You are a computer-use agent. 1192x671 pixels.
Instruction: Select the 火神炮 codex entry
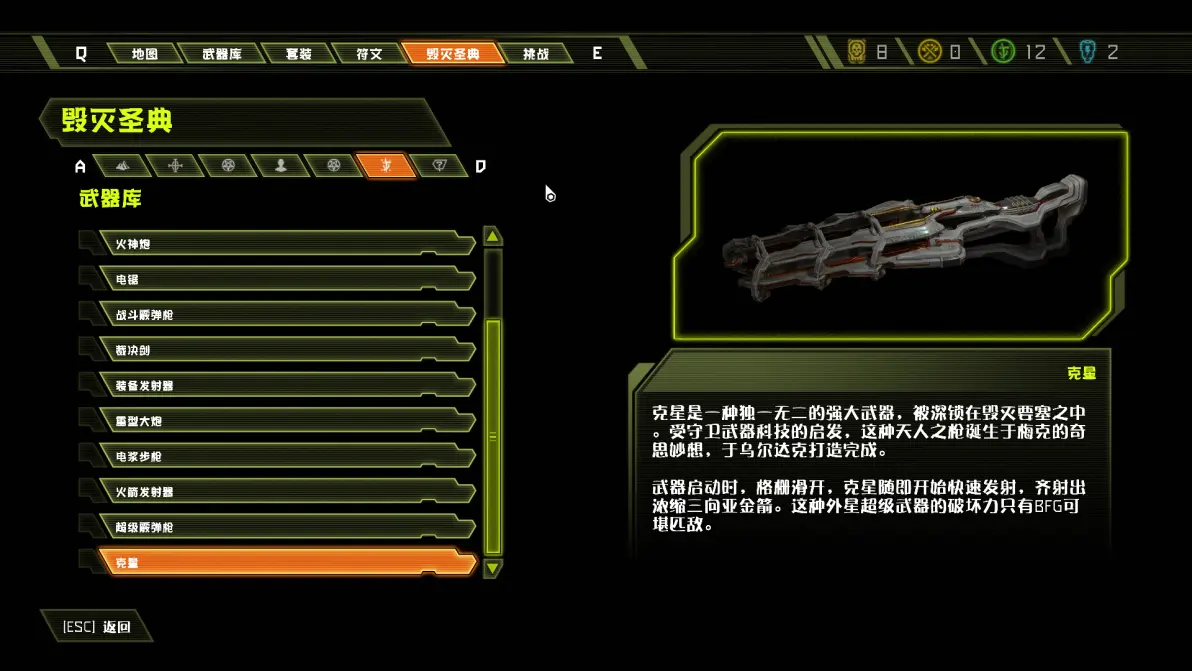pyautogui.click(x=285, y=244)
